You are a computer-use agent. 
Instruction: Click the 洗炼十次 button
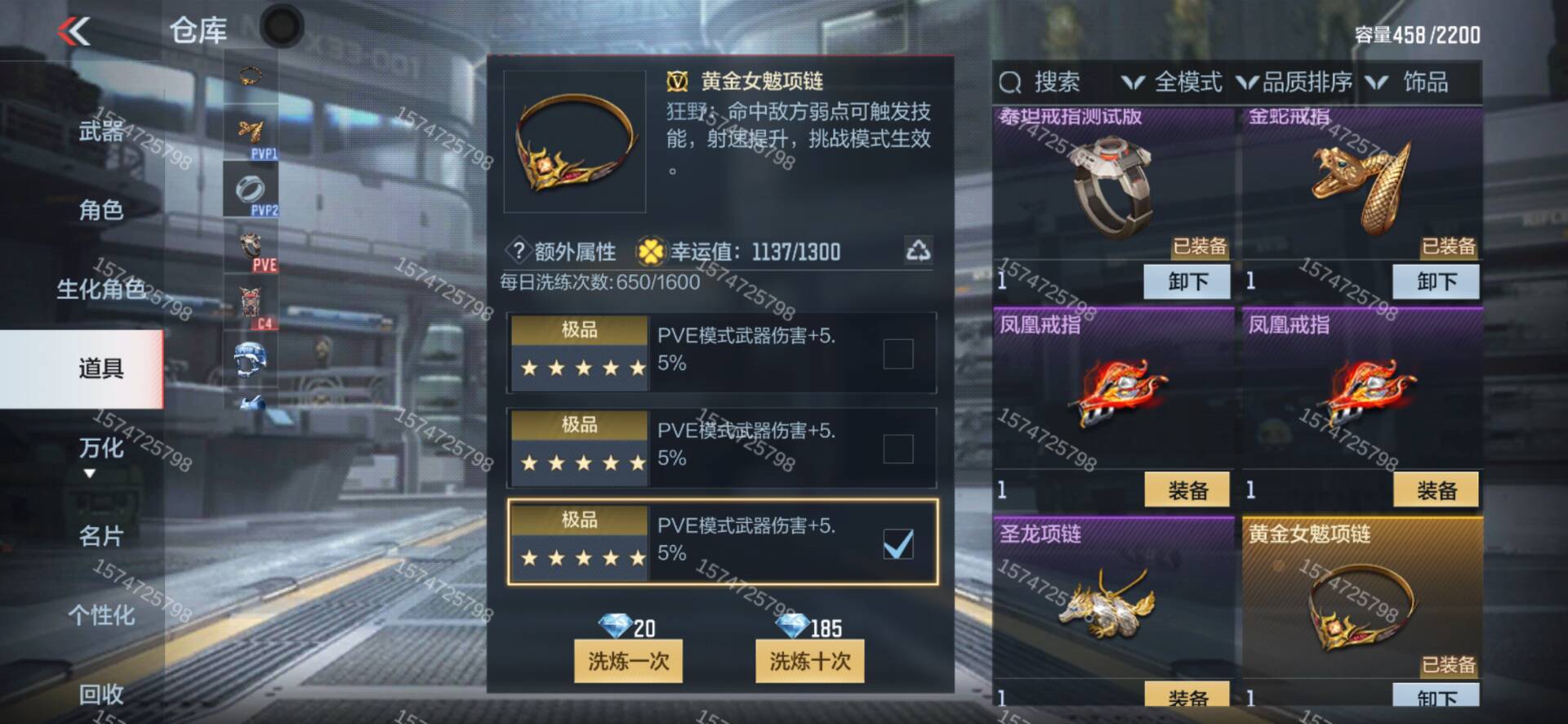click(809, 660)
